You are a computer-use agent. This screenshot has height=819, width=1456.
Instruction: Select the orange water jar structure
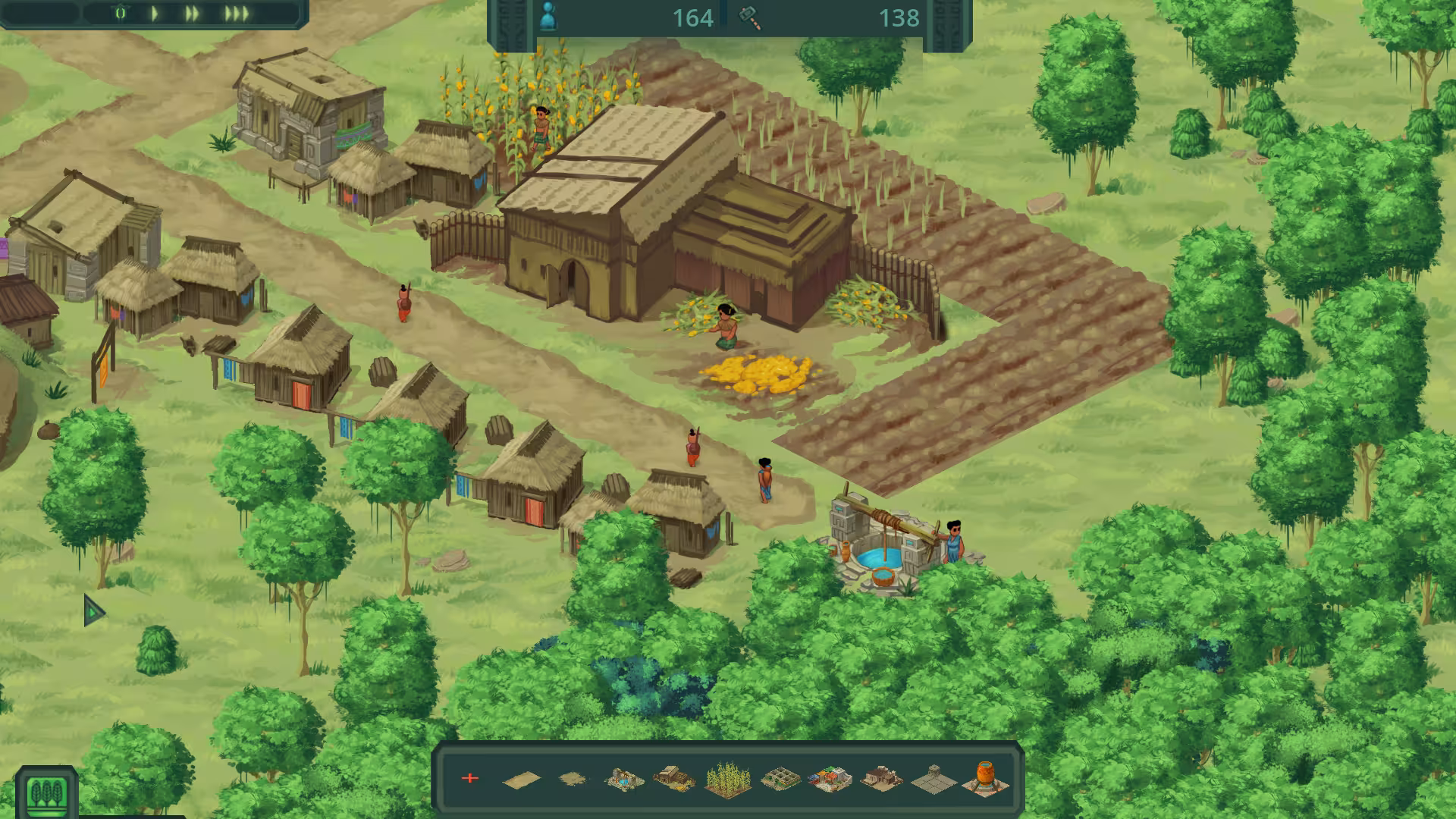pyautogui.click(x=986, y=779)
